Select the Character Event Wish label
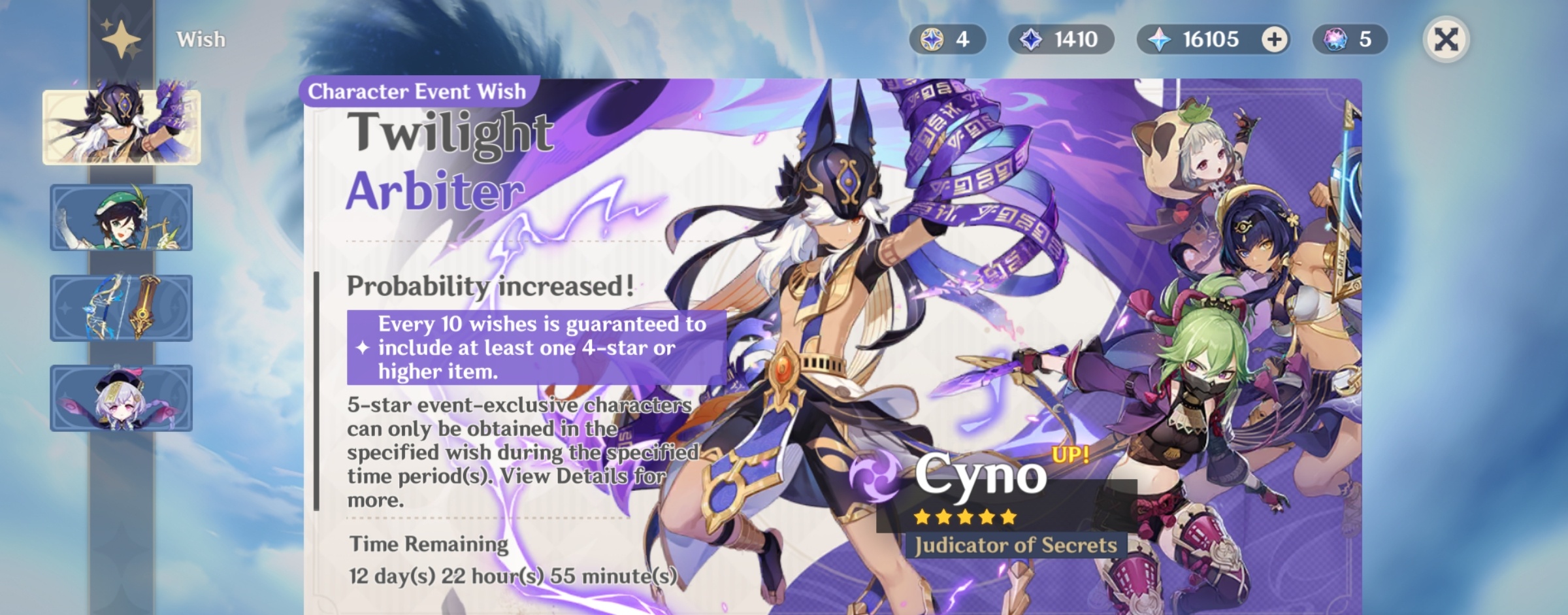Viewport: 1568px width, 615px height. (x=417, y=91)
